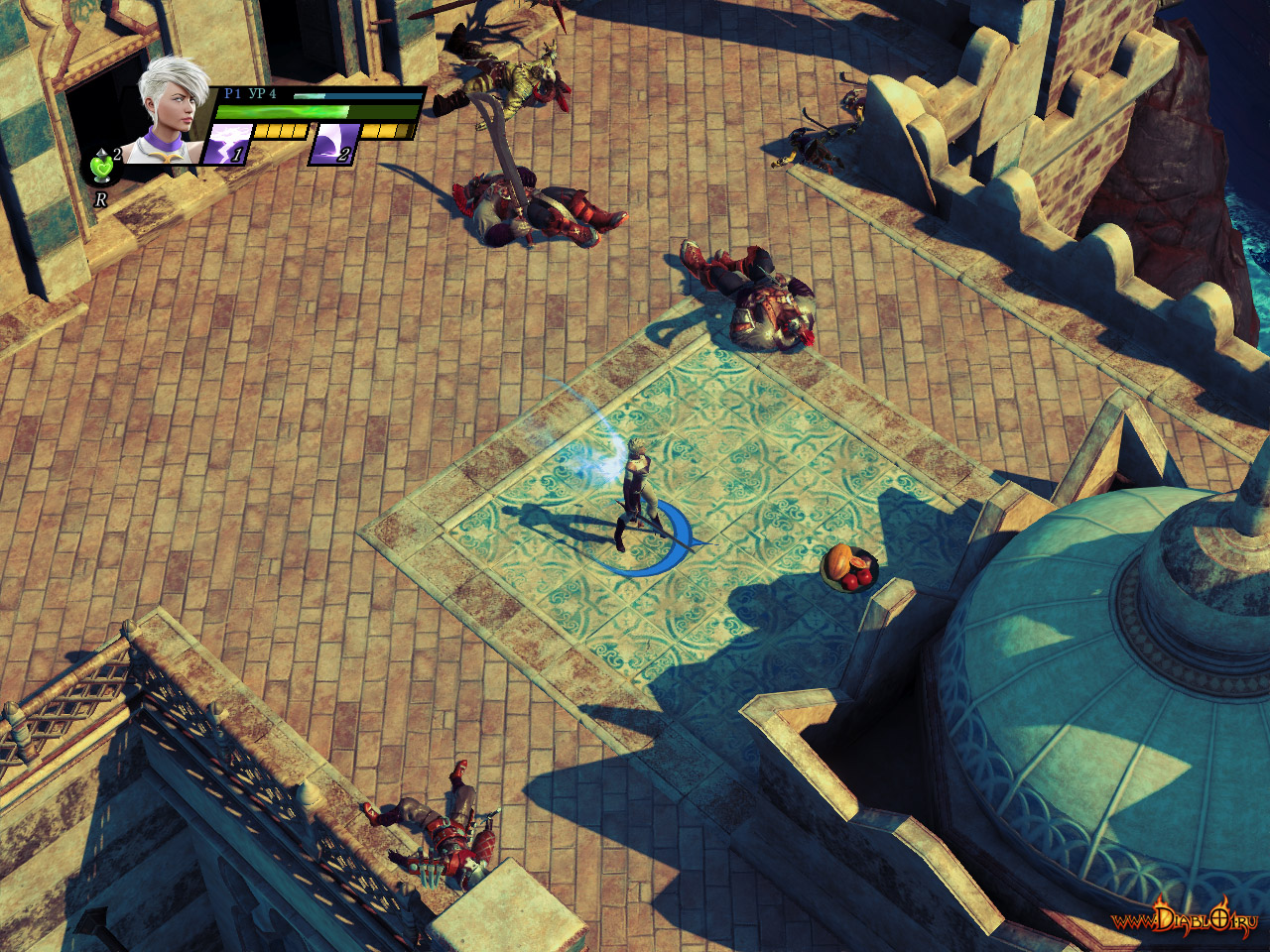Select the green heart health potion

tap(102, 167)
